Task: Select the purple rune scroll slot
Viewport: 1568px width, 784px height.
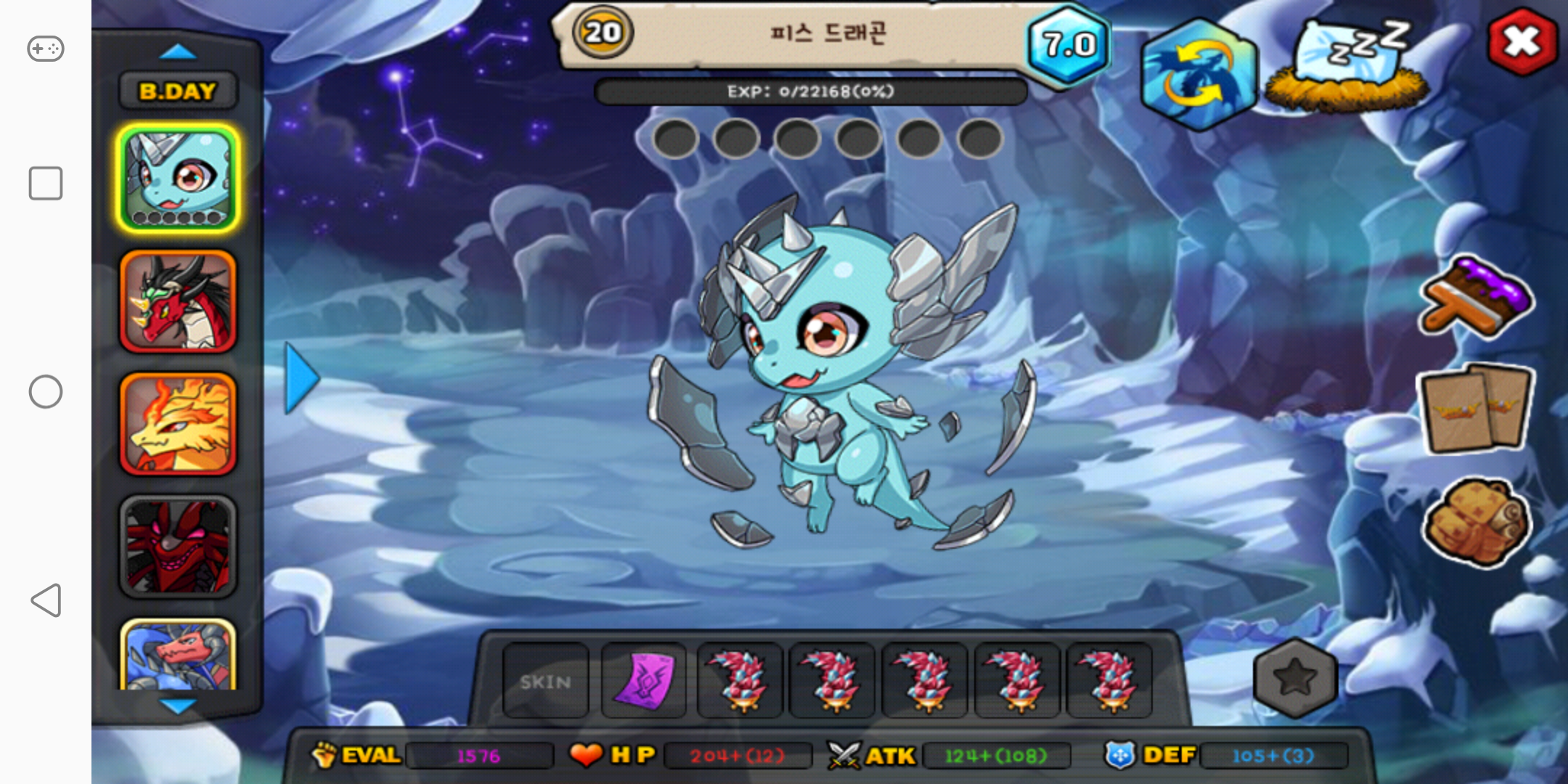Action: 644,681
